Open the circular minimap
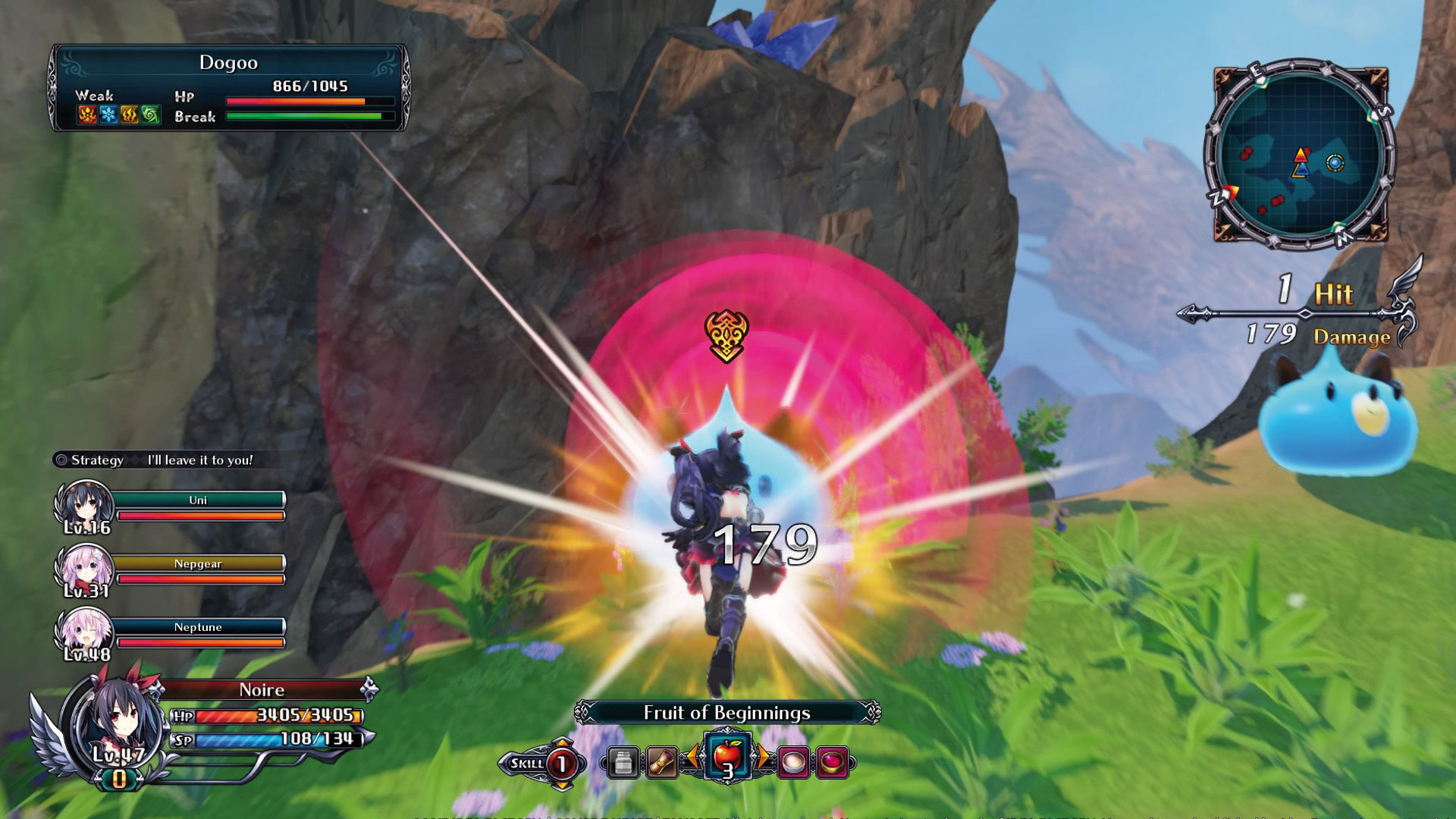Viewport: 1456px width, 819px height. click(x=1300, y=155)
